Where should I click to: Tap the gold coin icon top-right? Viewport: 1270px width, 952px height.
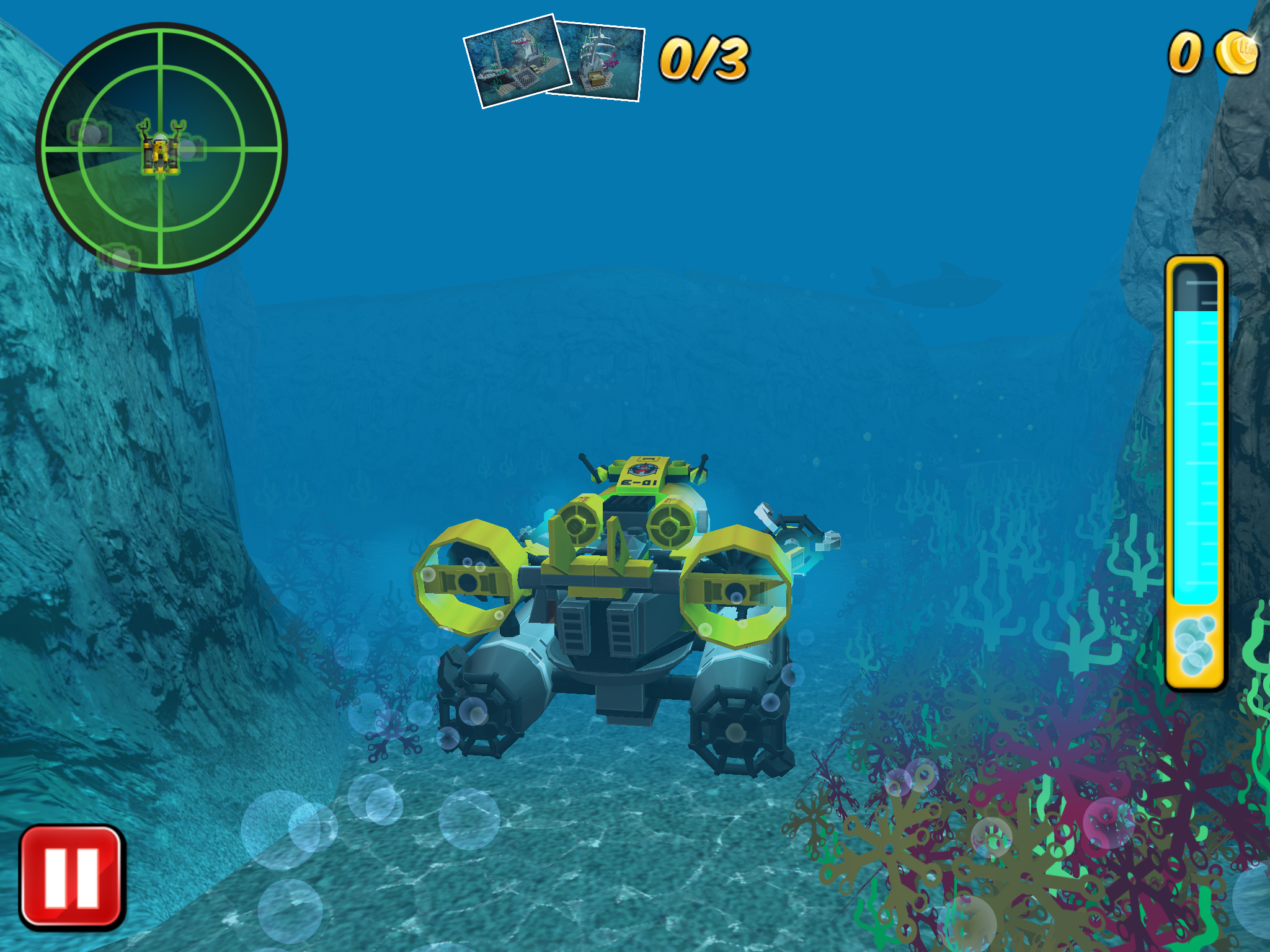[1236, 53]
